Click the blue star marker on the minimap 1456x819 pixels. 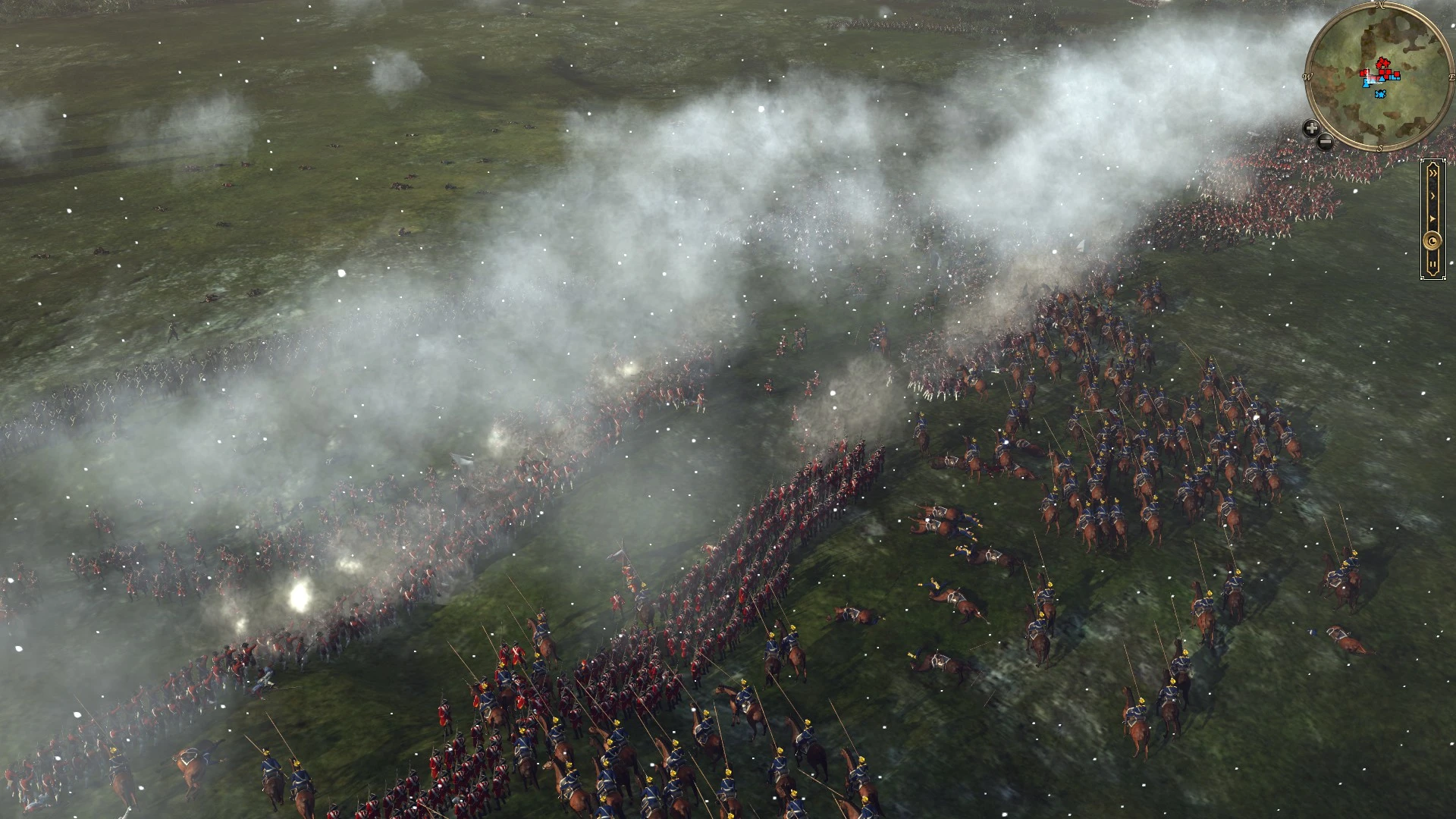pyautogui.click(x=1380, y=93)
